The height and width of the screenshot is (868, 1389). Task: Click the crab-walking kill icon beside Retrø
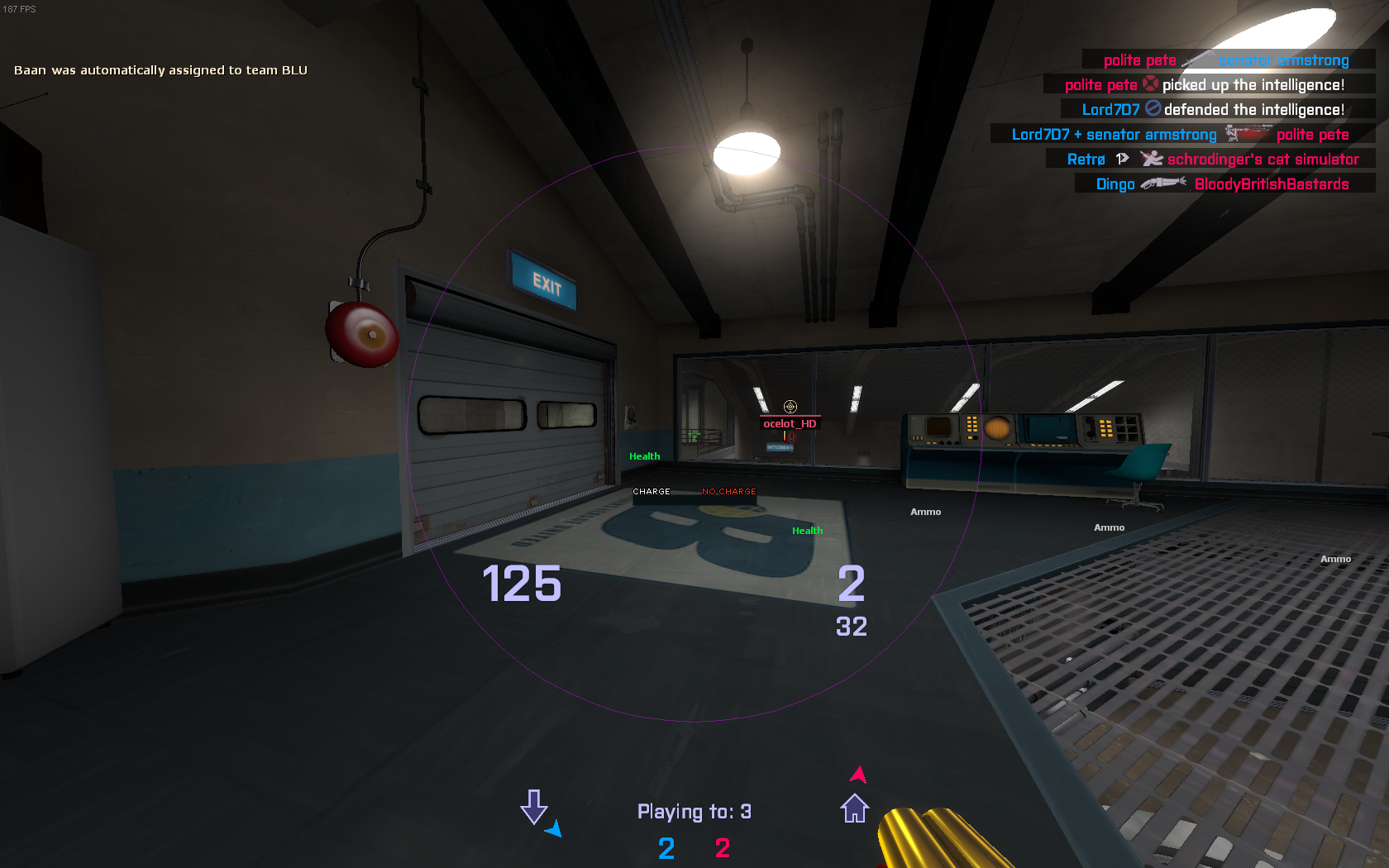click(x=1152, y=159)
